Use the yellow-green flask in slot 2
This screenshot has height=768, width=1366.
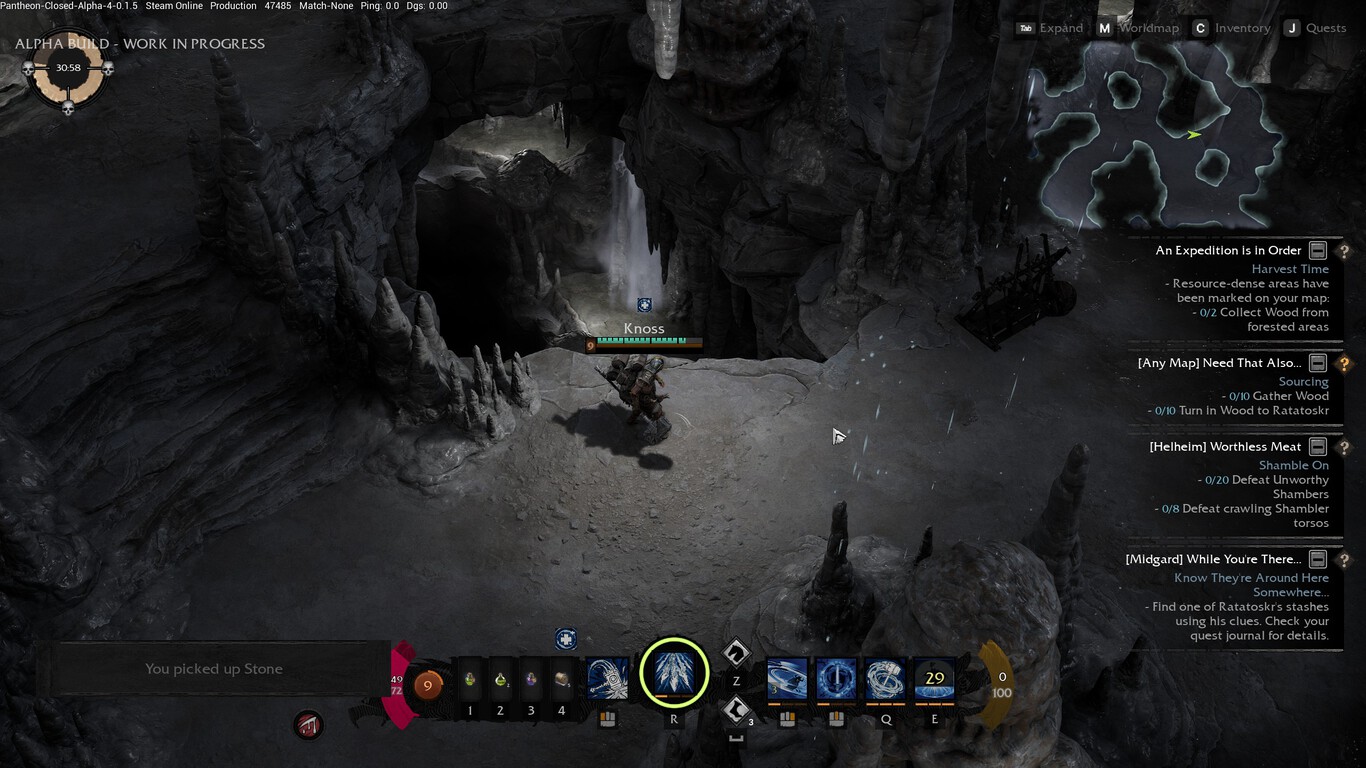point(500,680)
